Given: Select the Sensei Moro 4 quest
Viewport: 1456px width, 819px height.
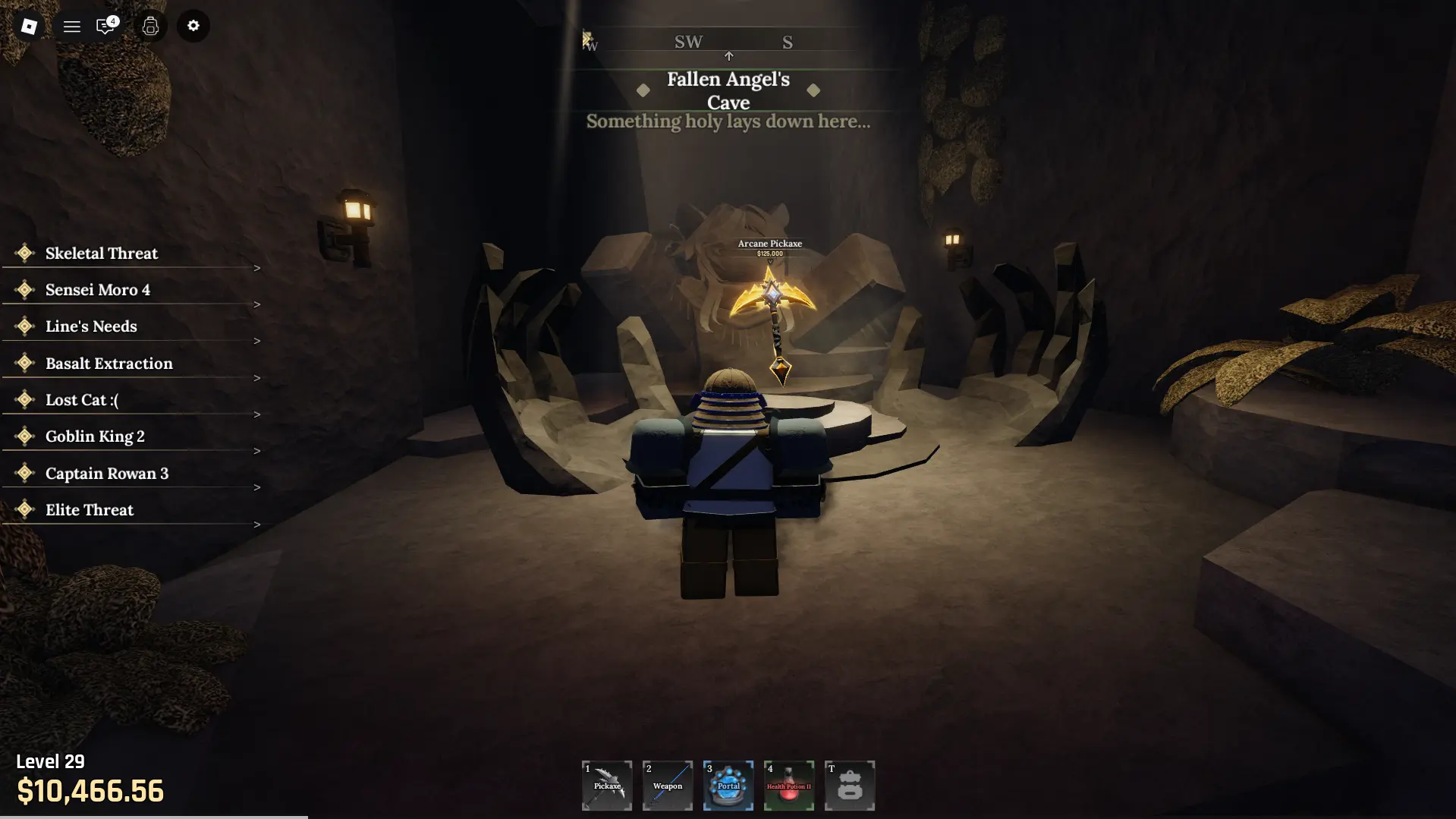Looking at the screenshot, I should coord(97,289).
